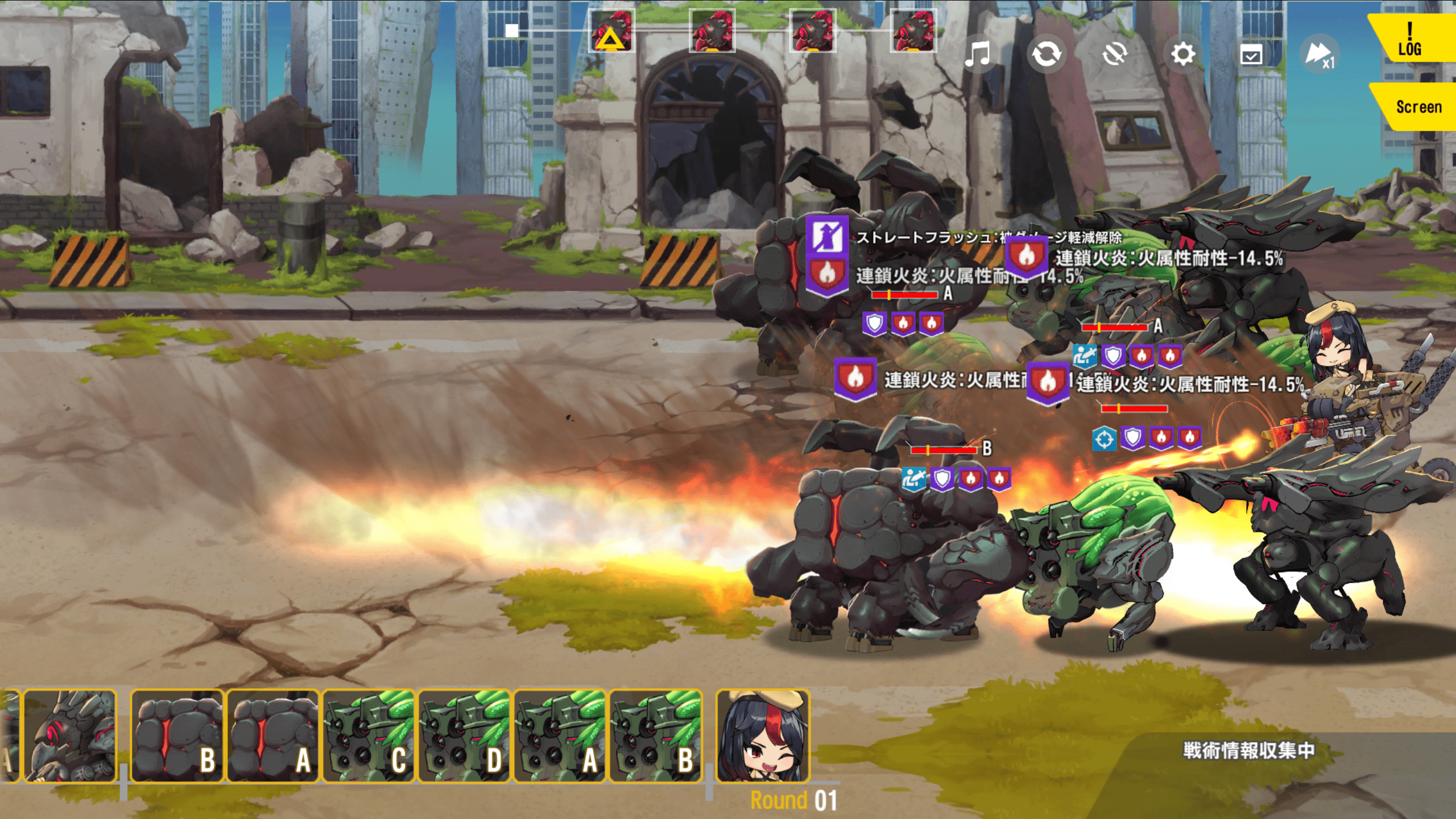Image resolution: width=1456 pixels, height=819 pixels.
Task: Select green launcher A turn portrait
Action: click(x=560, y=736)
